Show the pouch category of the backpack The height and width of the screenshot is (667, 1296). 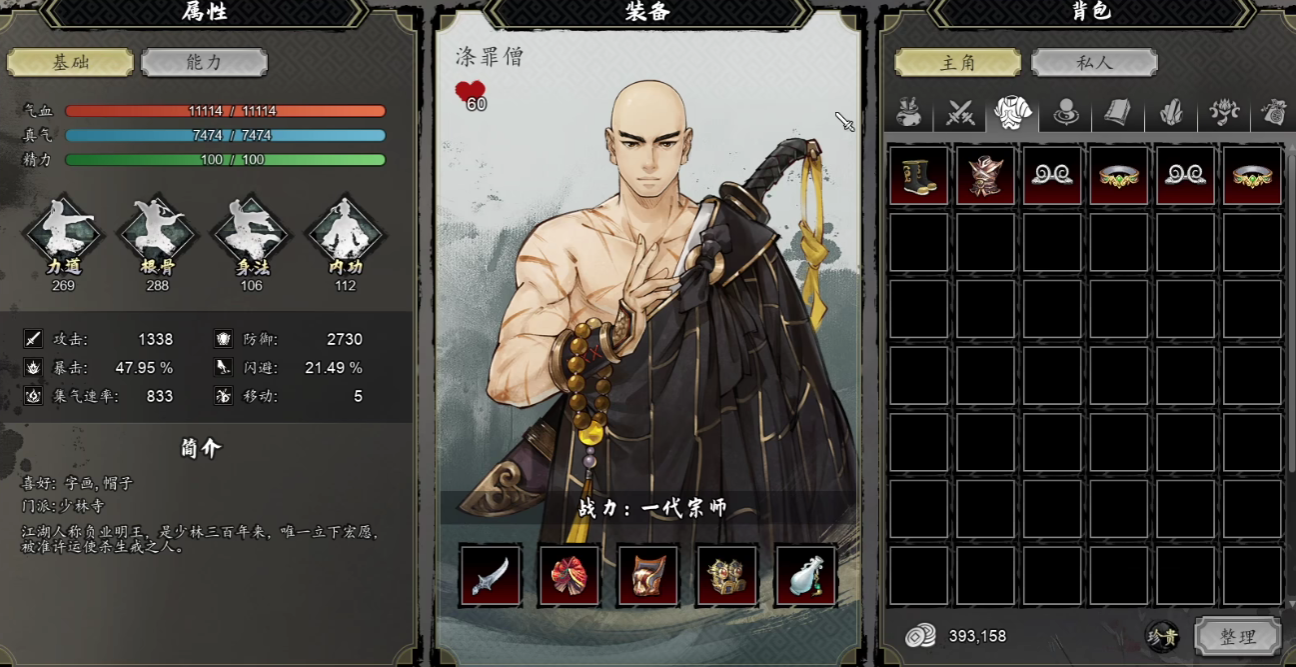coord(908,113)
